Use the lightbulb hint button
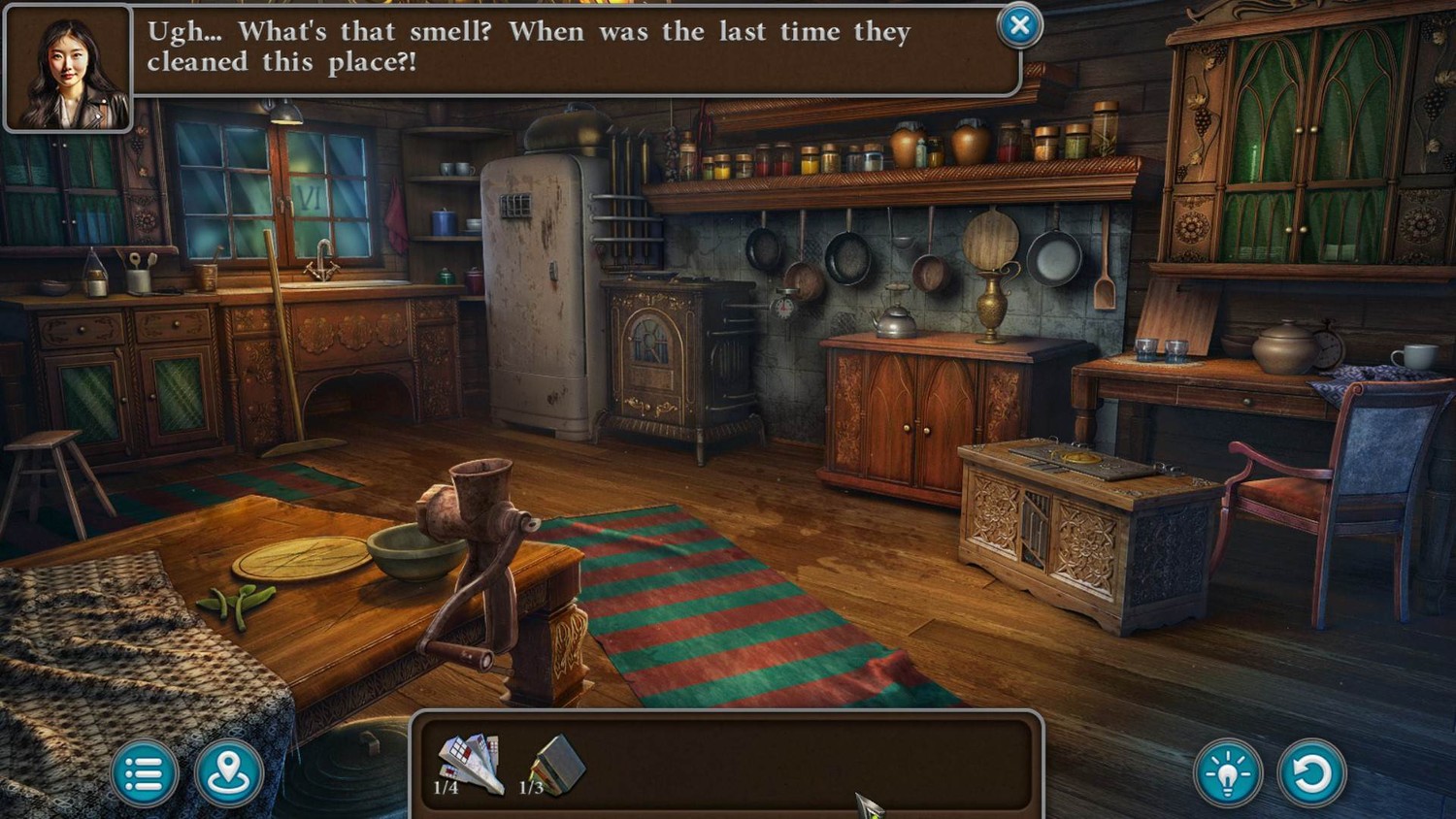Viewport: 1456px width, 819px height. click(1228, 773)
